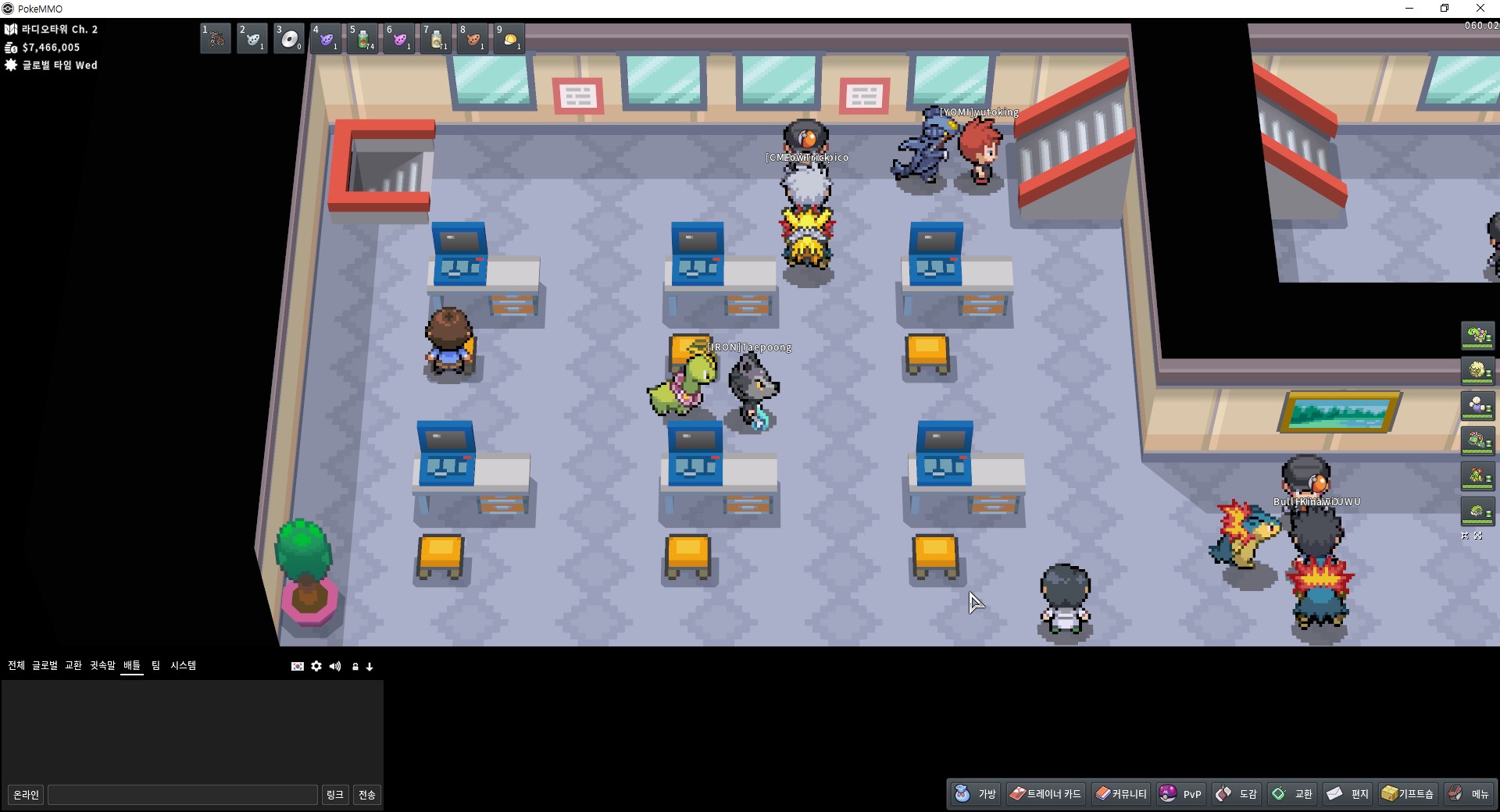Focus the chat message input field
This screenshot has height=812, width=1500.
pos(183,795)
